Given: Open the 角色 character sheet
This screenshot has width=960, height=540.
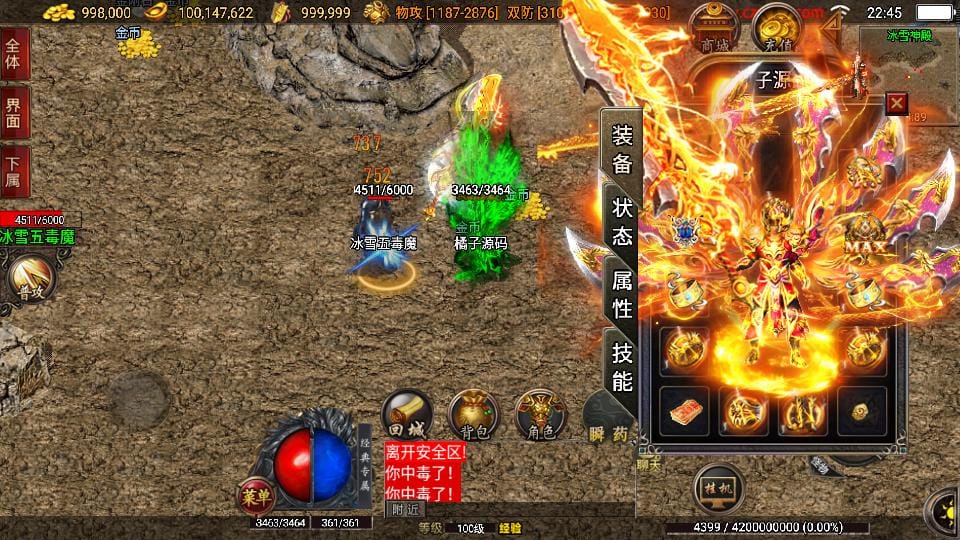Looking at the screenshot, I should click(x=540, y=416).
